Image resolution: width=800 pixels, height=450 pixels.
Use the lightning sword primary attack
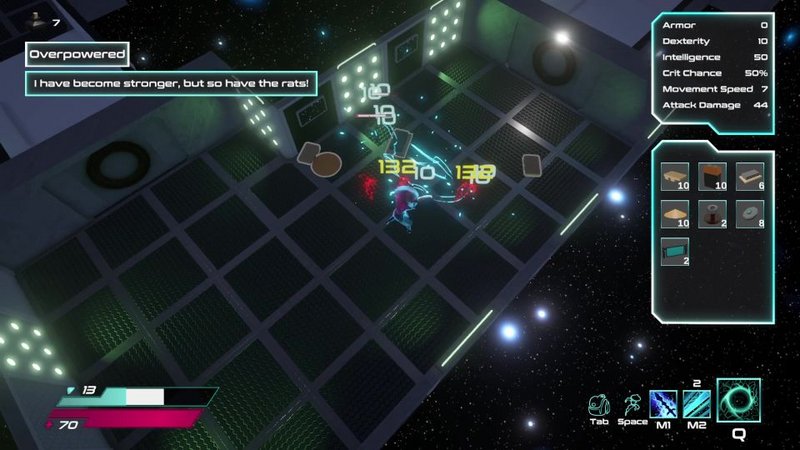pyautogui.click(x=664, y=404)
